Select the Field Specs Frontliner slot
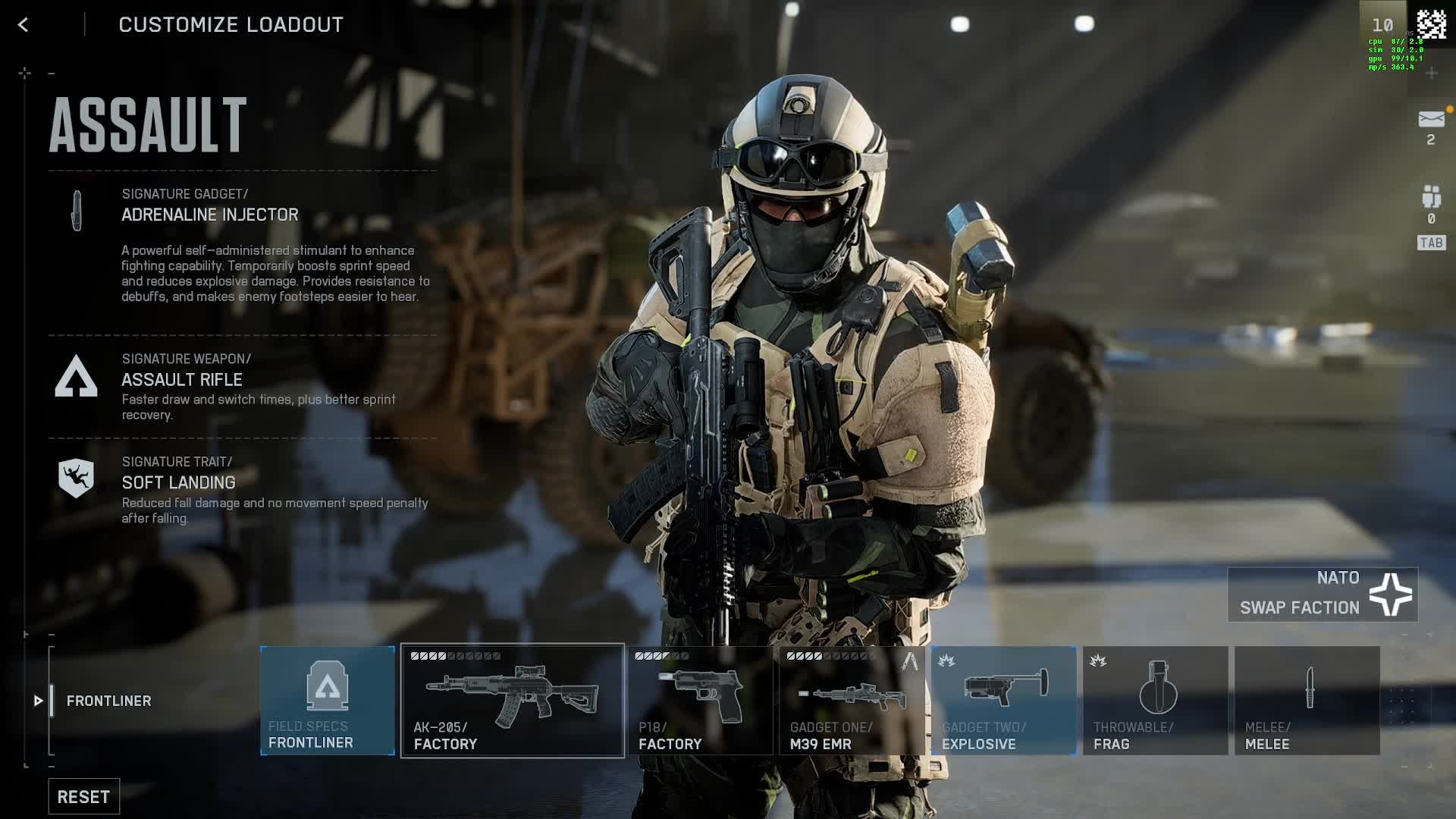The width and height of the screenshot is (1456, 819). point(328,701)
